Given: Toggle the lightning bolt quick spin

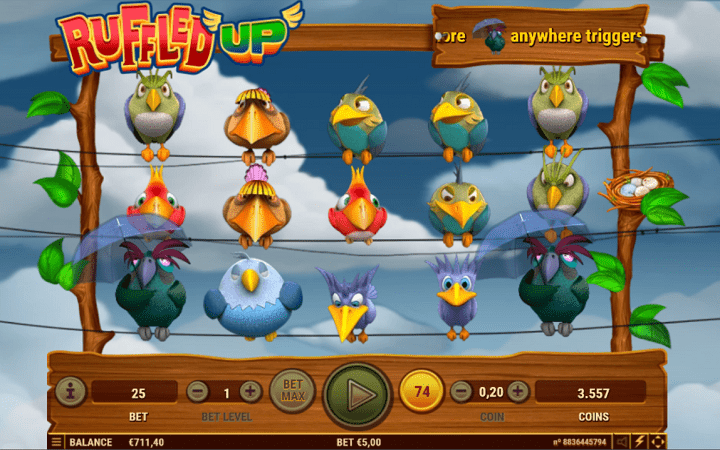Looking at the screenshot, I should click(x=640, y=441).
